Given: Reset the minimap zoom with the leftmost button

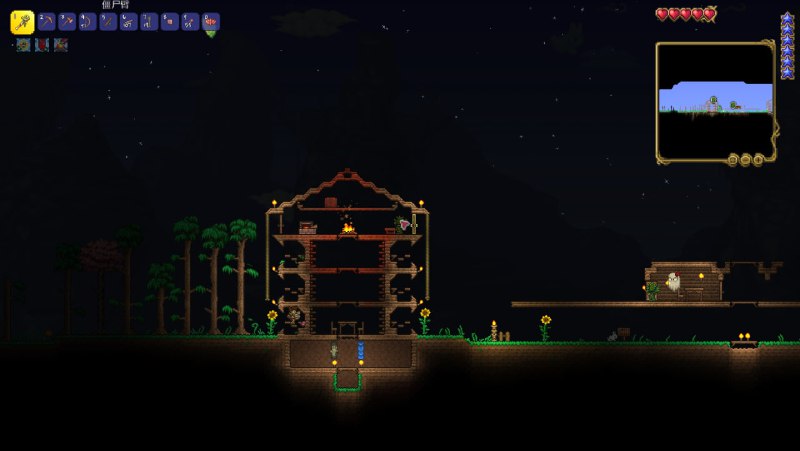Looking at the screenshot, I should pyautogui.click(x=732, y=159).
